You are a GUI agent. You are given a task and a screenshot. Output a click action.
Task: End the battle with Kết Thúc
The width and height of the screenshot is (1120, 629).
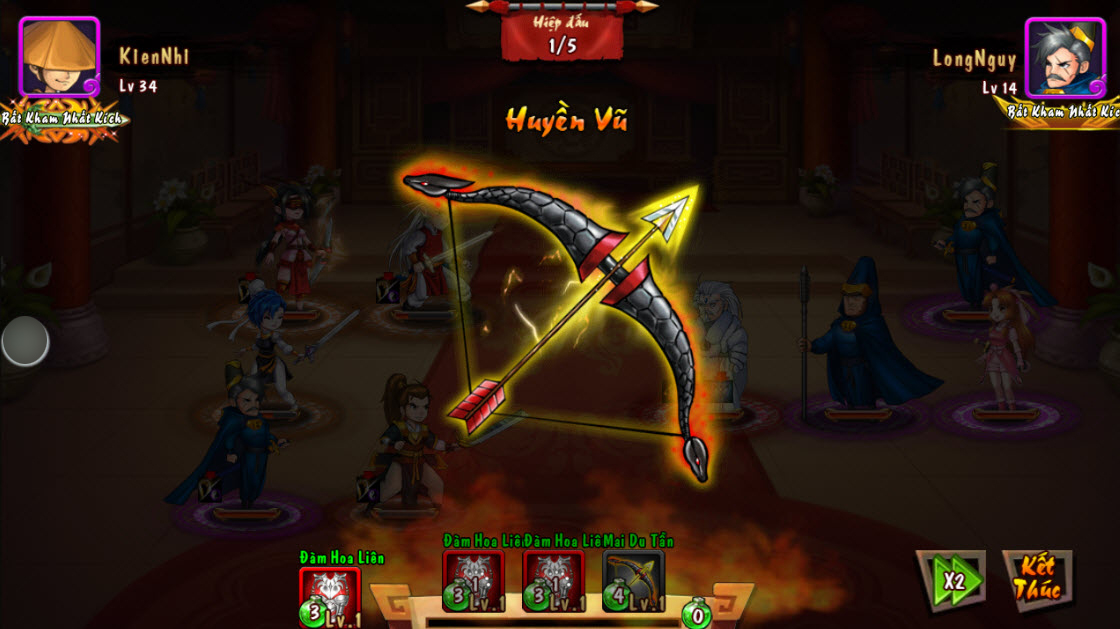1037,579
